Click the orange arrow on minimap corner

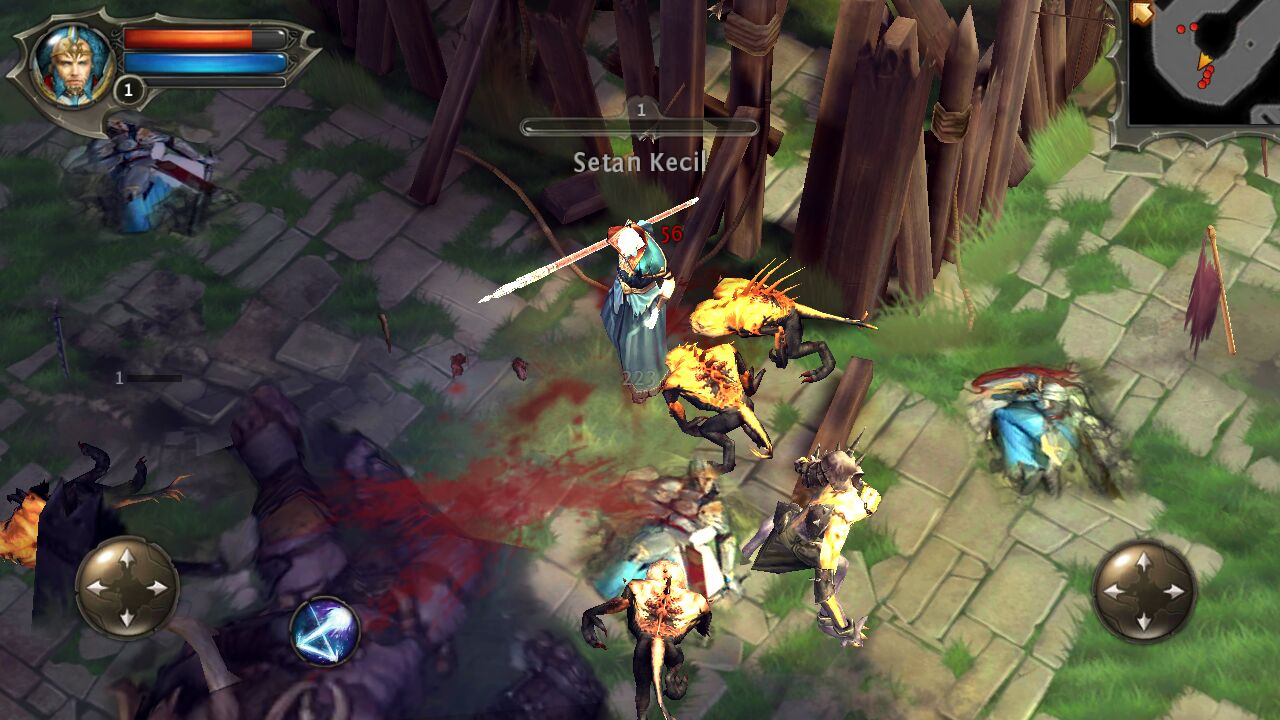(x=1142, y=14)
